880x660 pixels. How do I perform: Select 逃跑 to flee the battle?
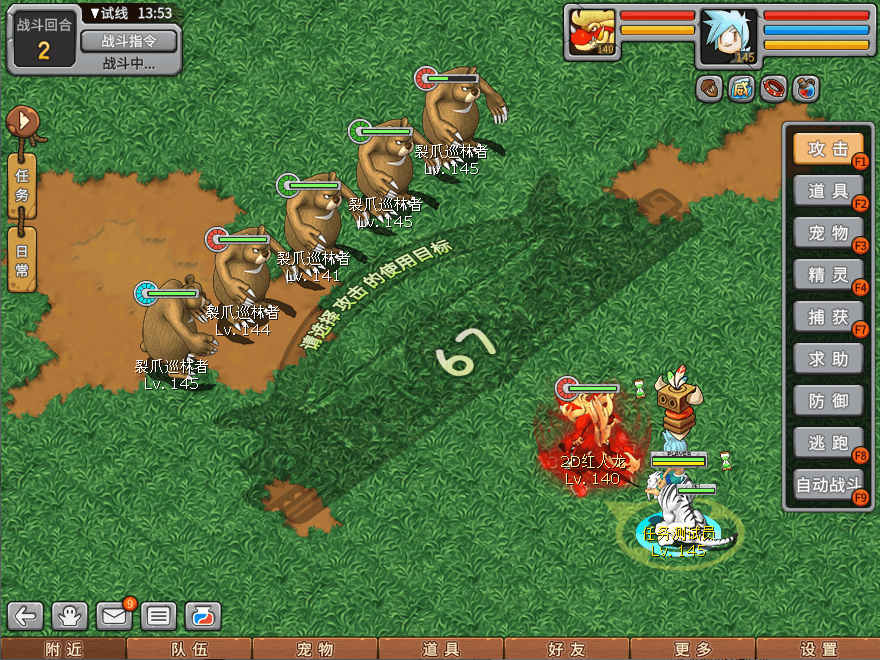tap(827, 443)
